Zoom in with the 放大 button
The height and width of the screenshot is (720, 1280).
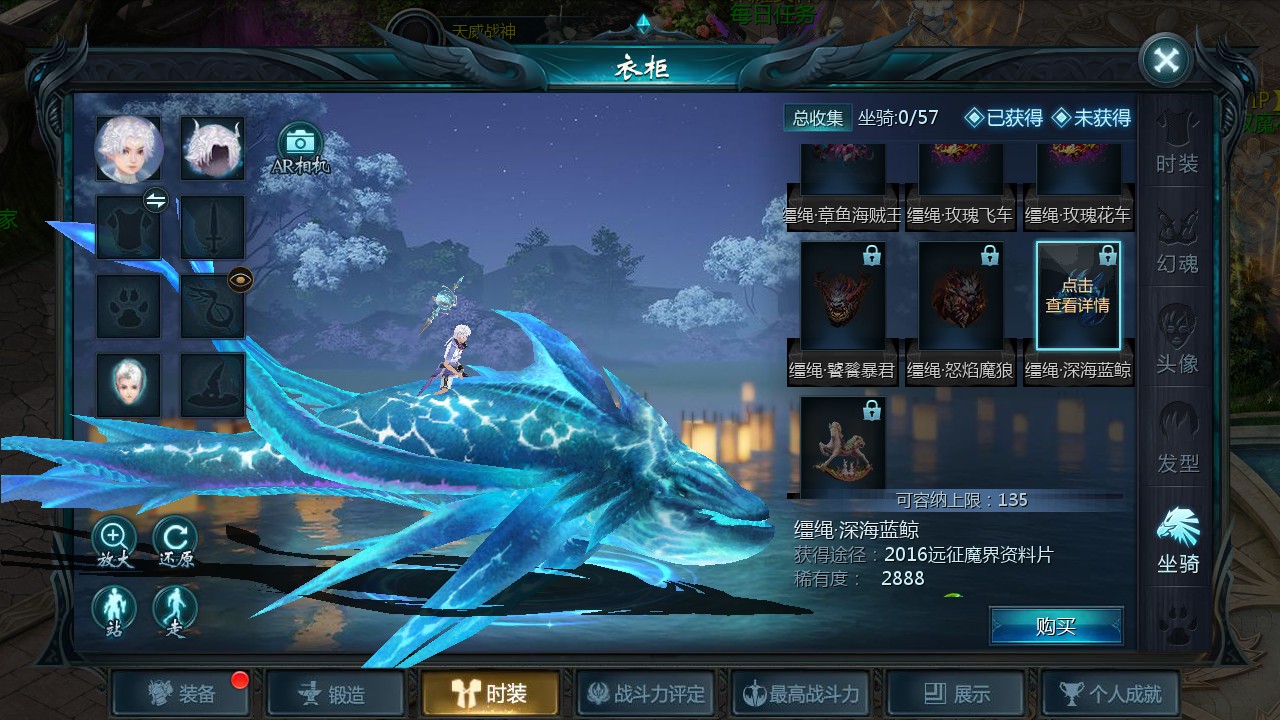coord(113,542)
